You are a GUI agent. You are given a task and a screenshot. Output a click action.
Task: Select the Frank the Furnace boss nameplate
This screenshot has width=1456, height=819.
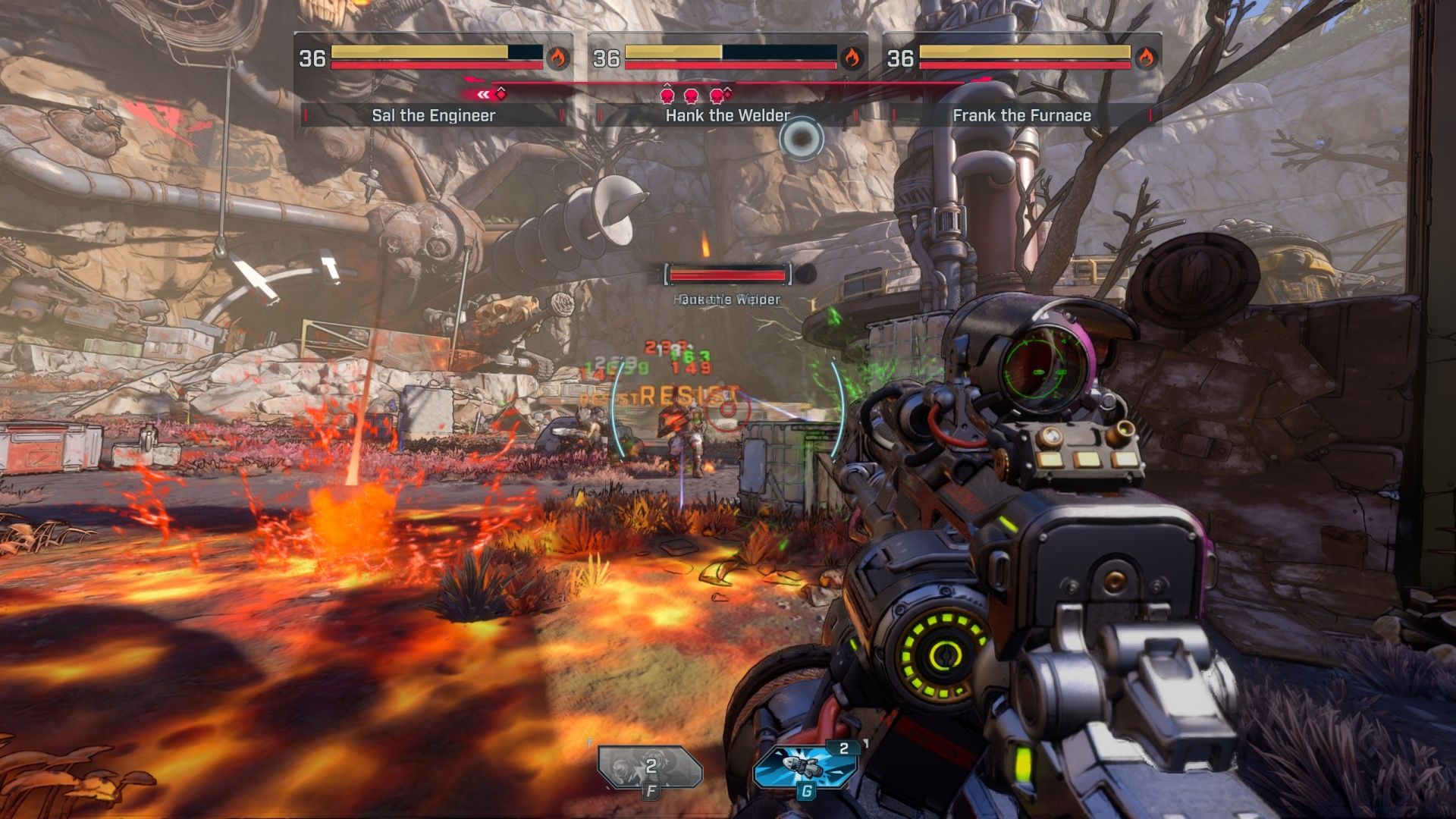[x=1021, y=115]
